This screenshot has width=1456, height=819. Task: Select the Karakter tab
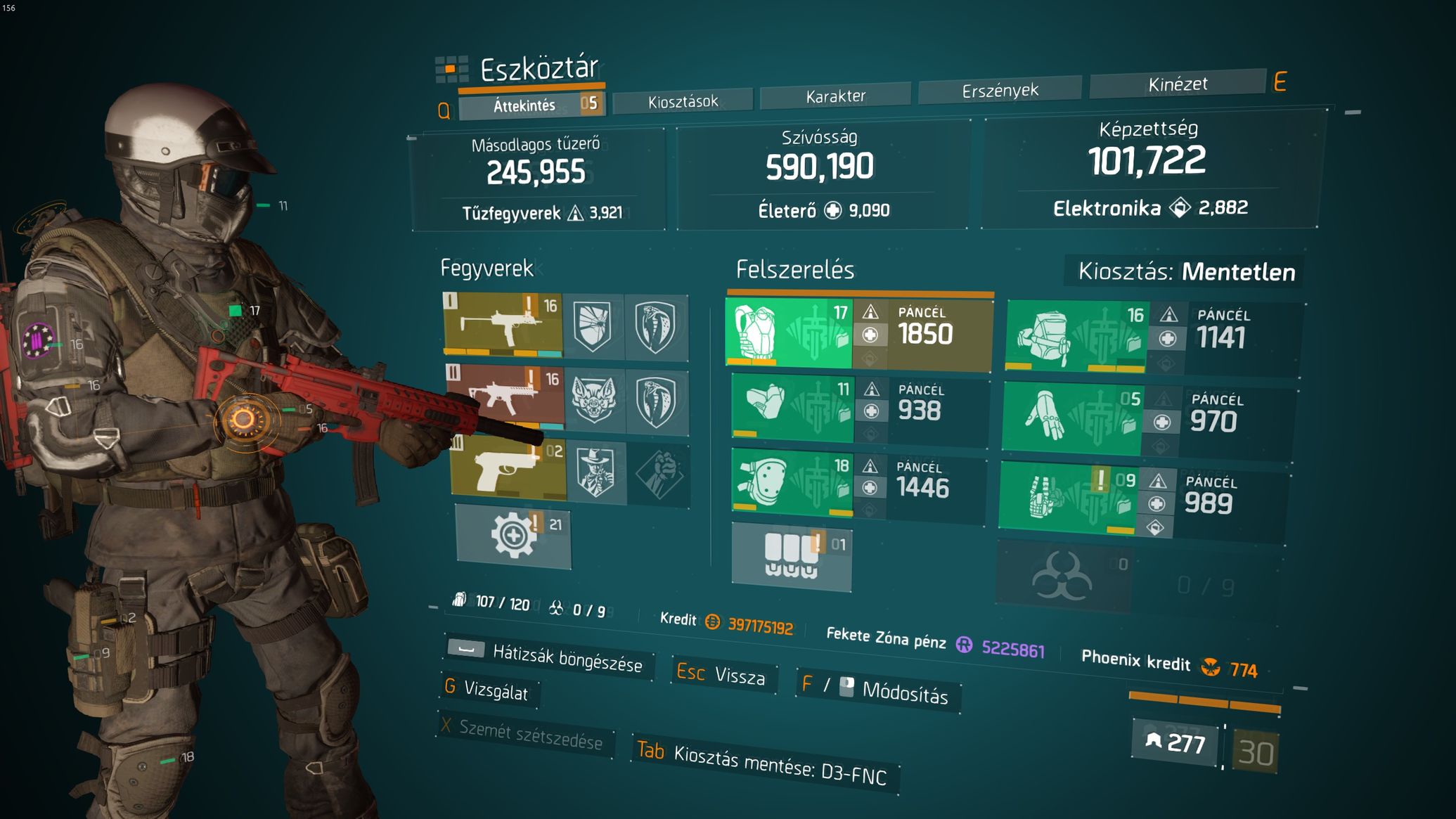click(835, 96)
